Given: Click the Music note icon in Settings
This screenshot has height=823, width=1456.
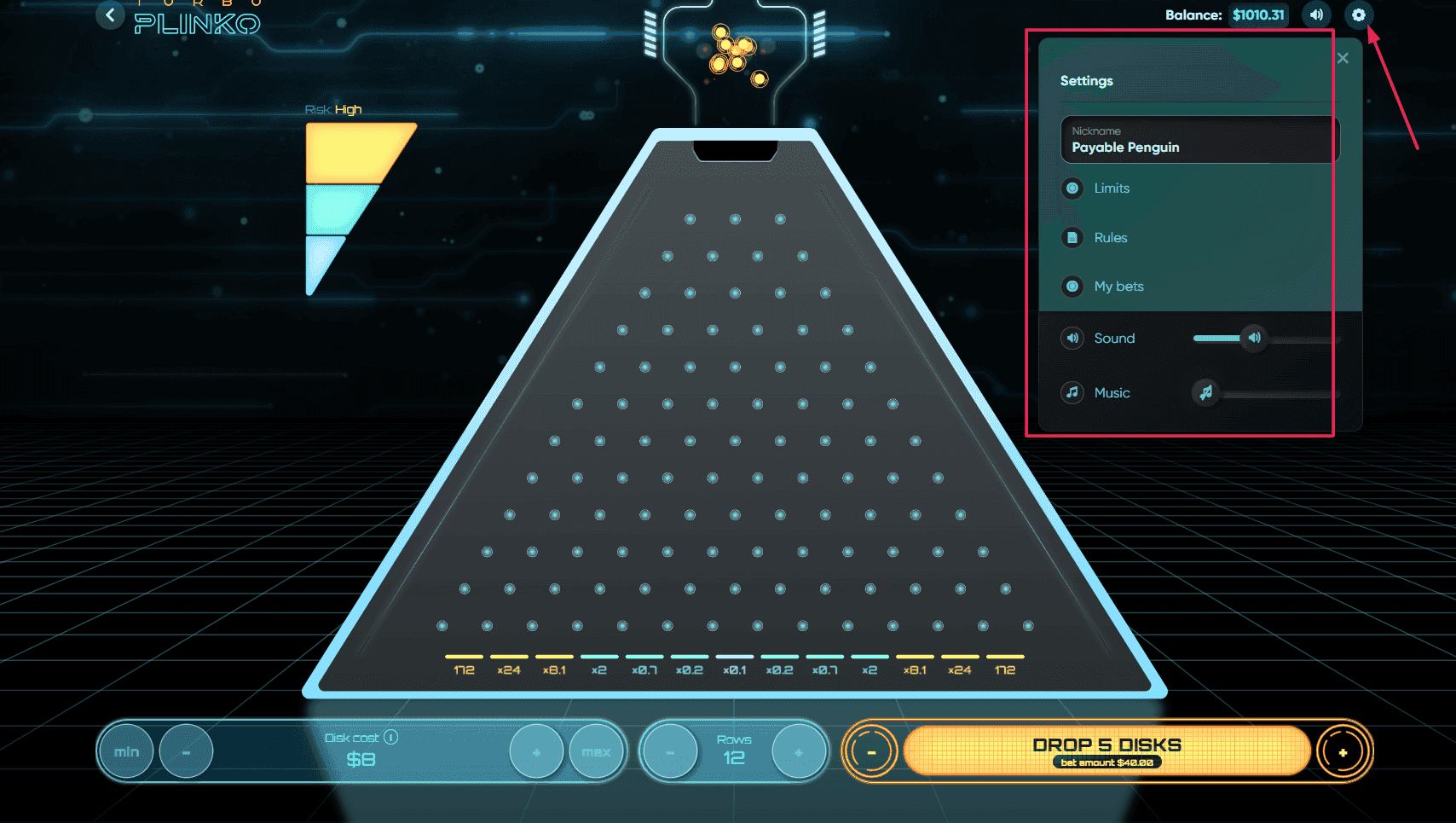Looking at the screenshot, I should click(x=1072, y=392).
